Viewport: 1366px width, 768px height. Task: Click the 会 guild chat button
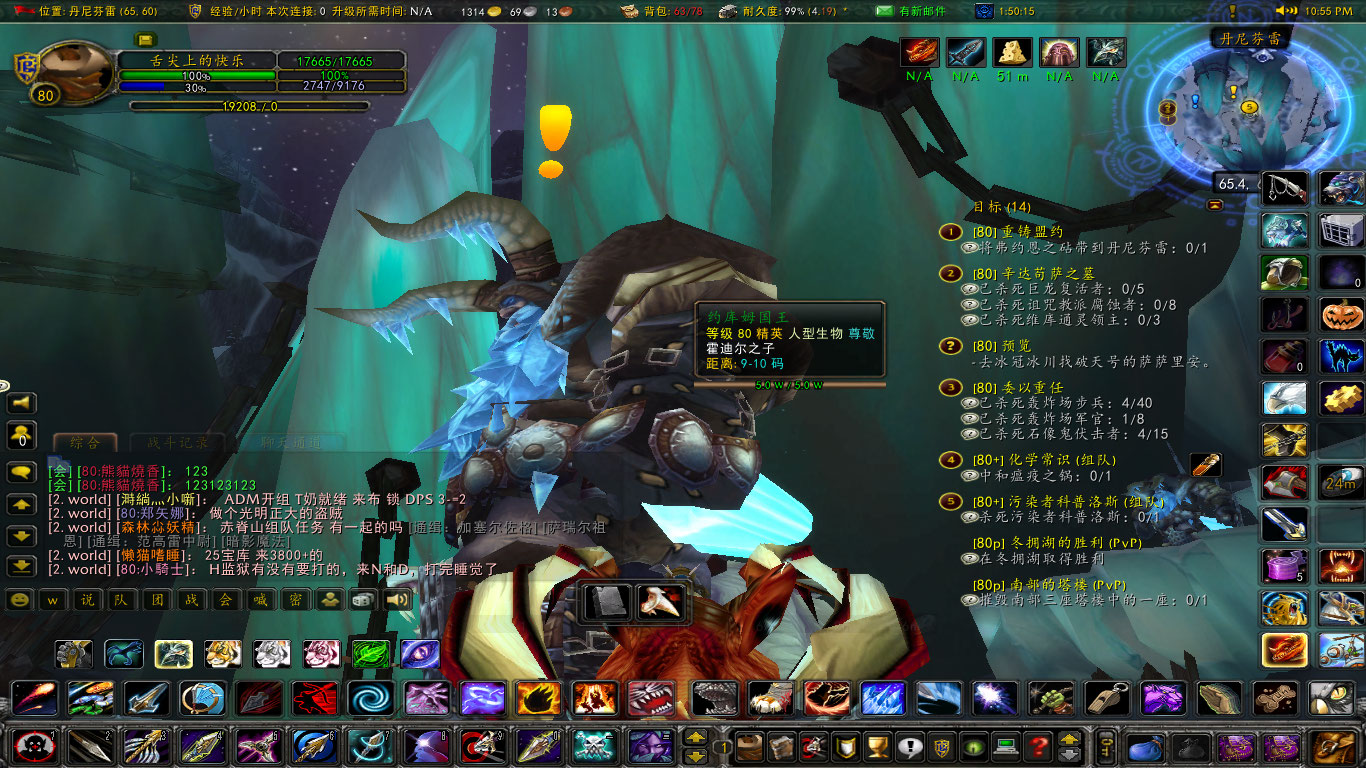pos(226,601)
